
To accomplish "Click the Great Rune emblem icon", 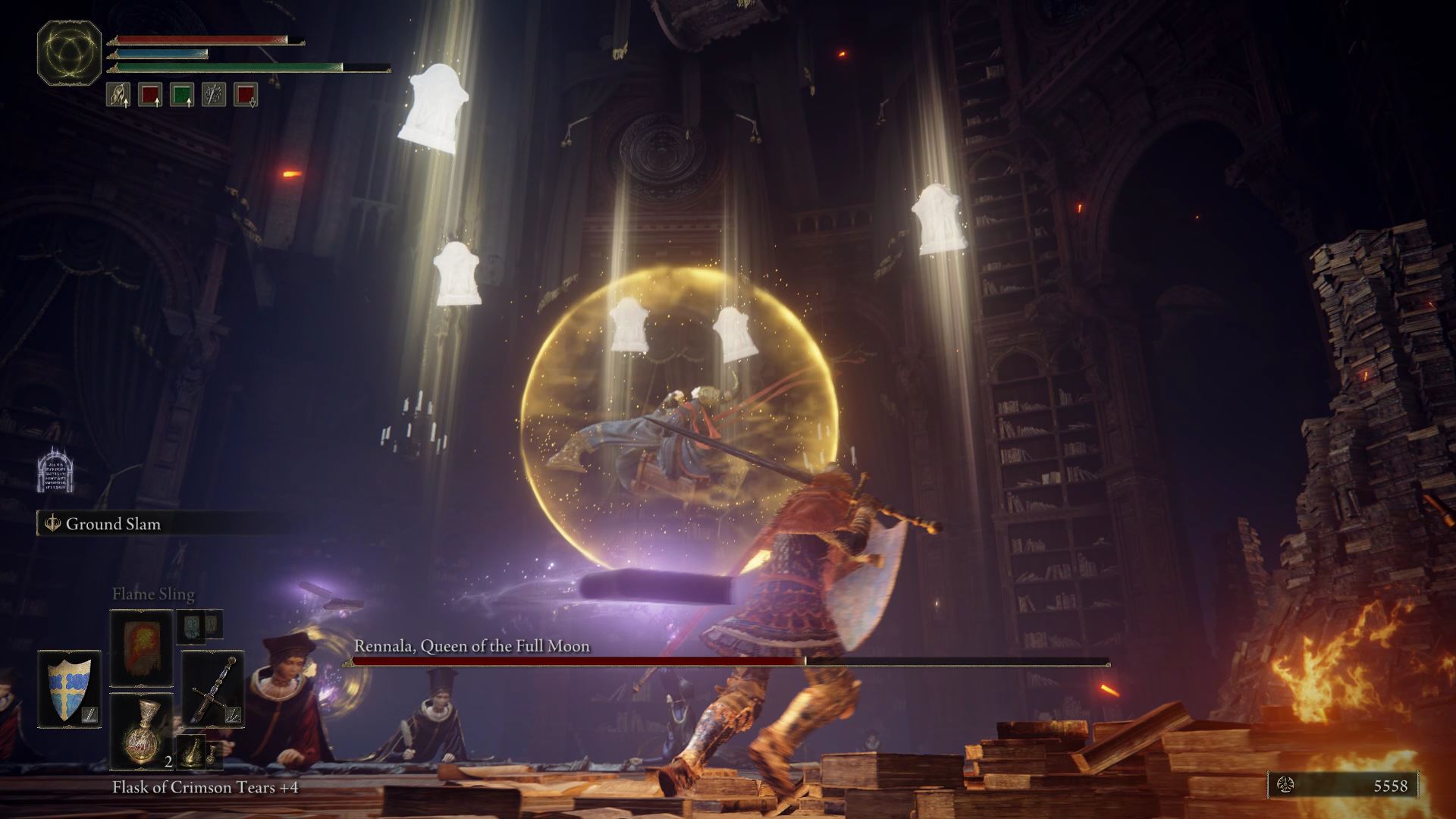I will 69,52.
